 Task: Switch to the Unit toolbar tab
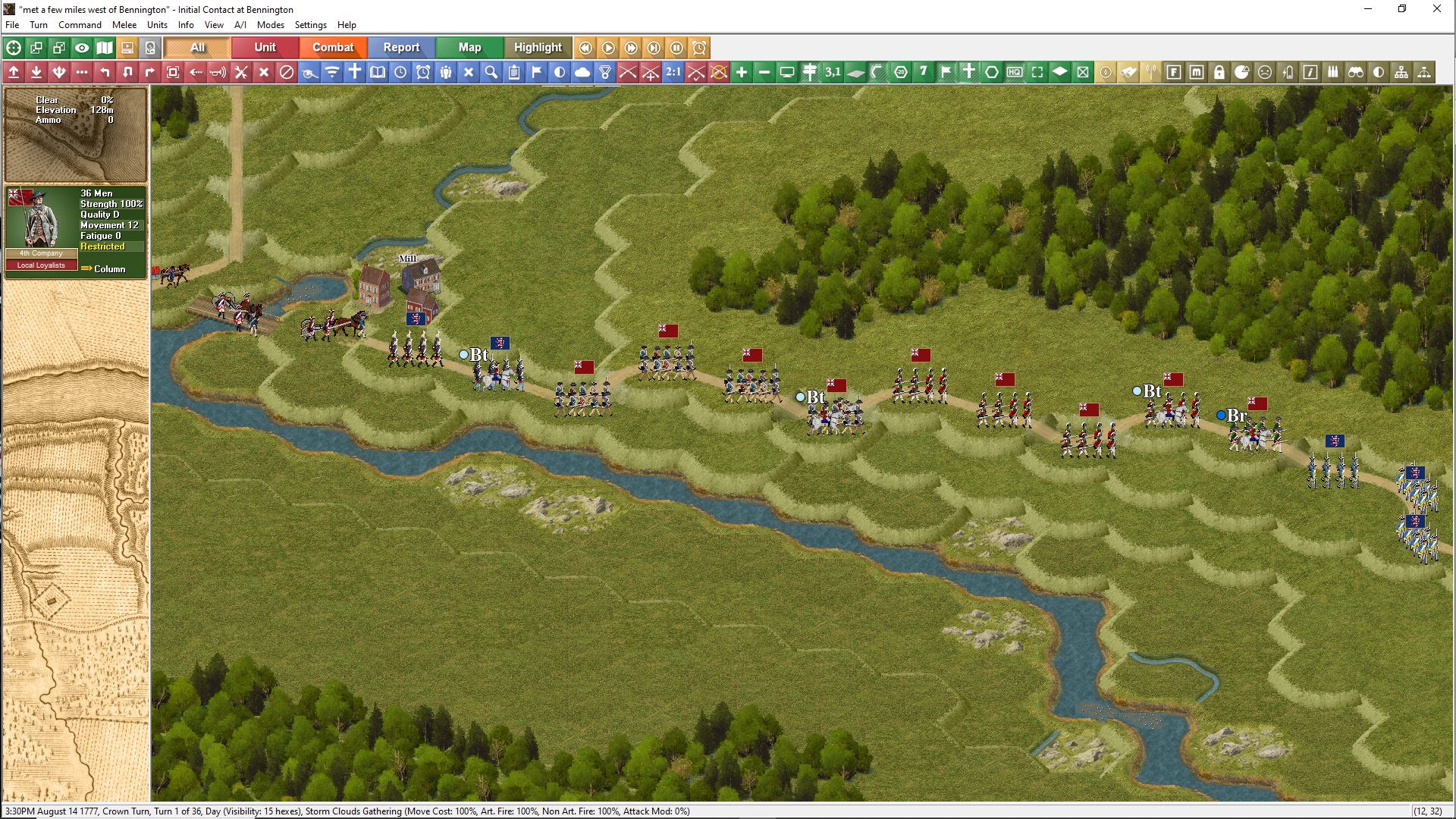pyautogui.click(x=265, y=47)
